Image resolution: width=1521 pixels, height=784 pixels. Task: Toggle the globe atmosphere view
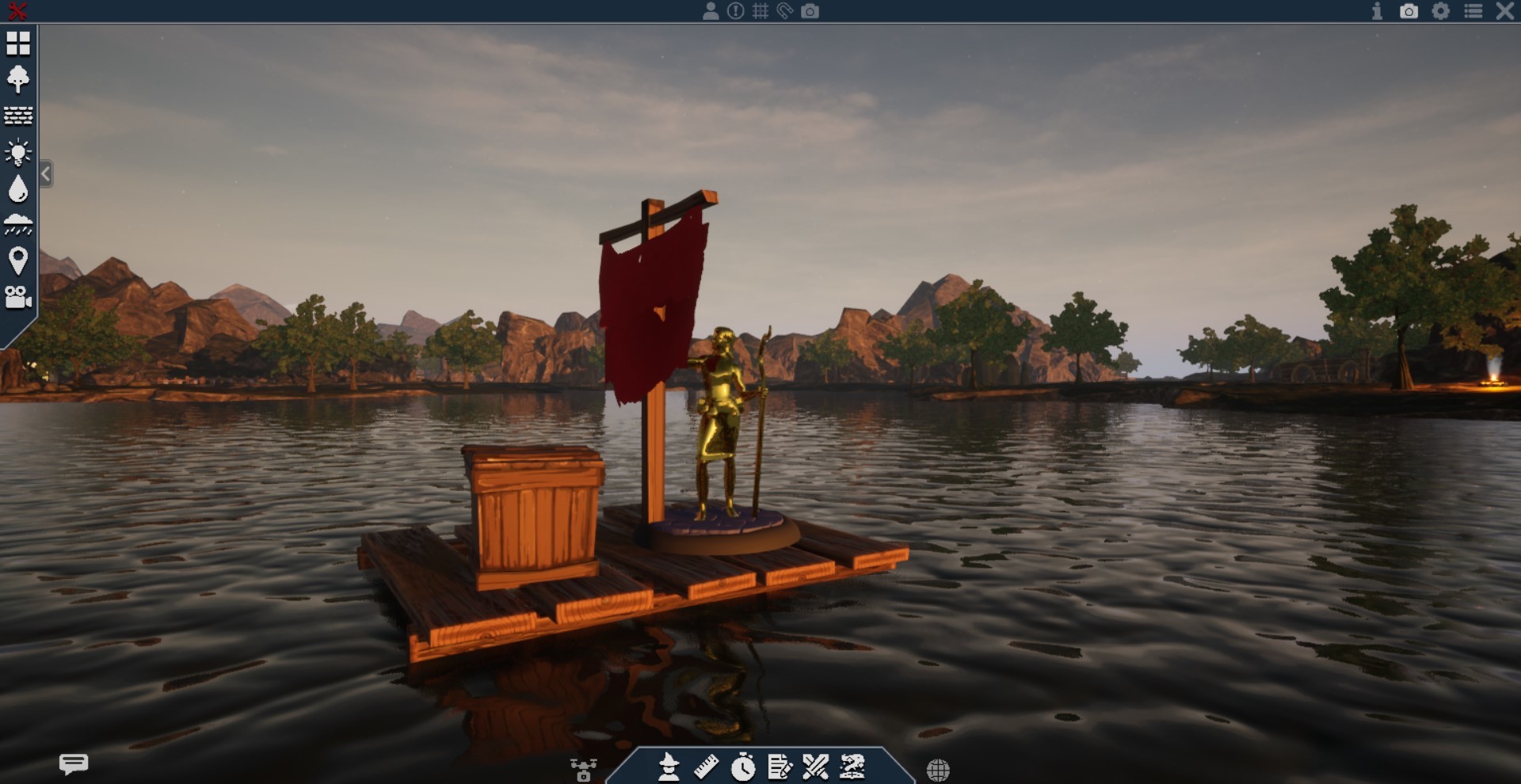coord(940,768)
